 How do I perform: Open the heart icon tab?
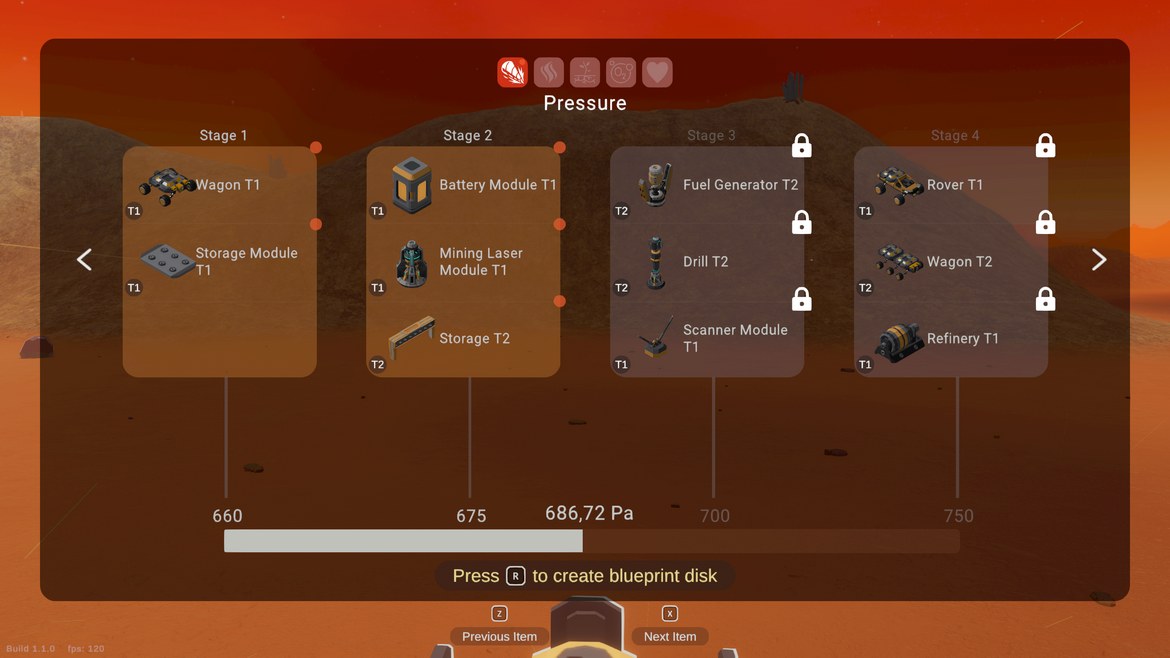tap(657, 72)
